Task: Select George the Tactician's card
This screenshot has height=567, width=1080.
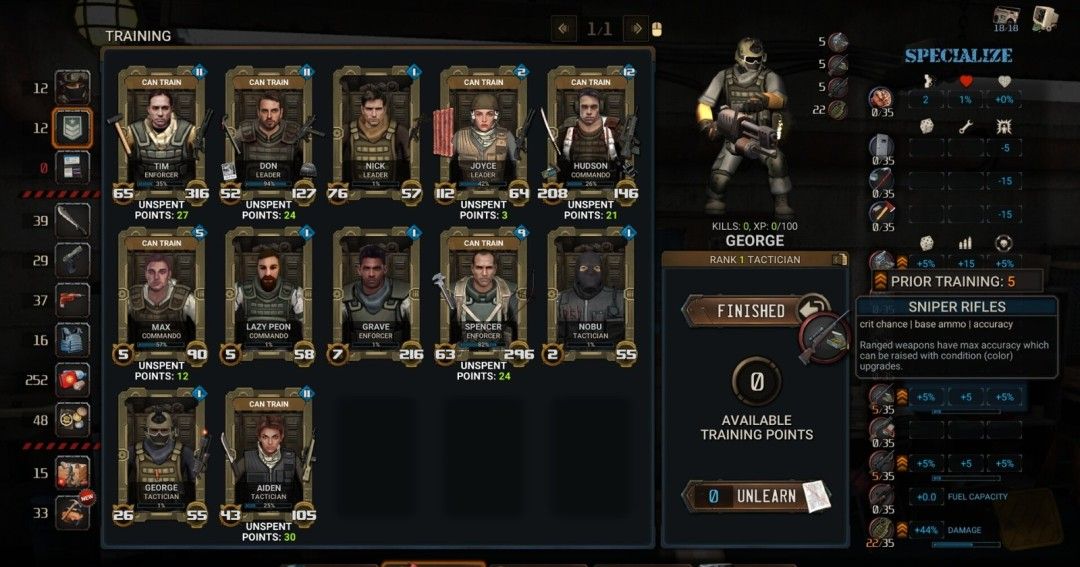Action: (x=161, y=455)
